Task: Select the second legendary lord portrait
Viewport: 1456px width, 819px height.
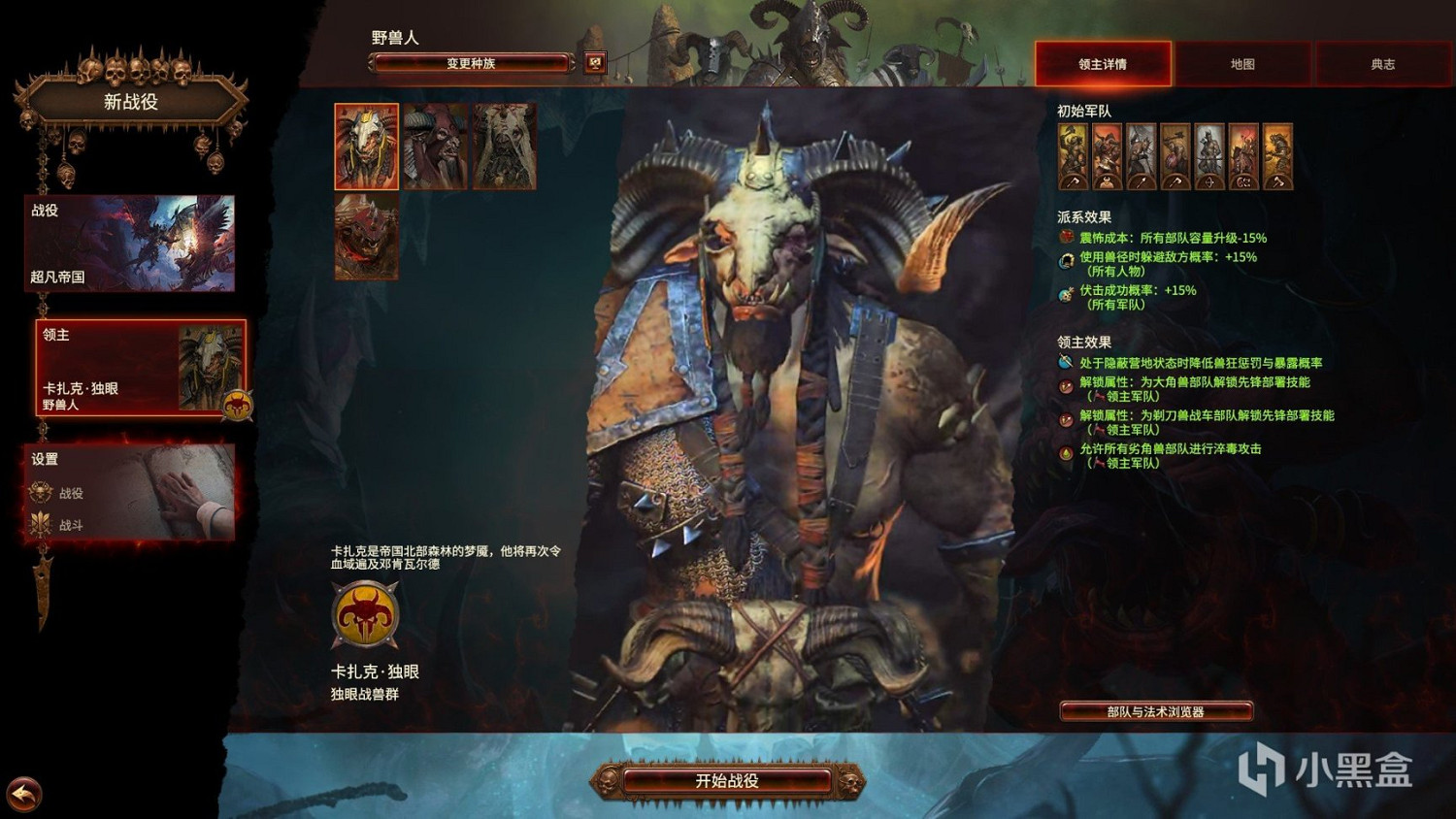Action: [x=436, y=147]
